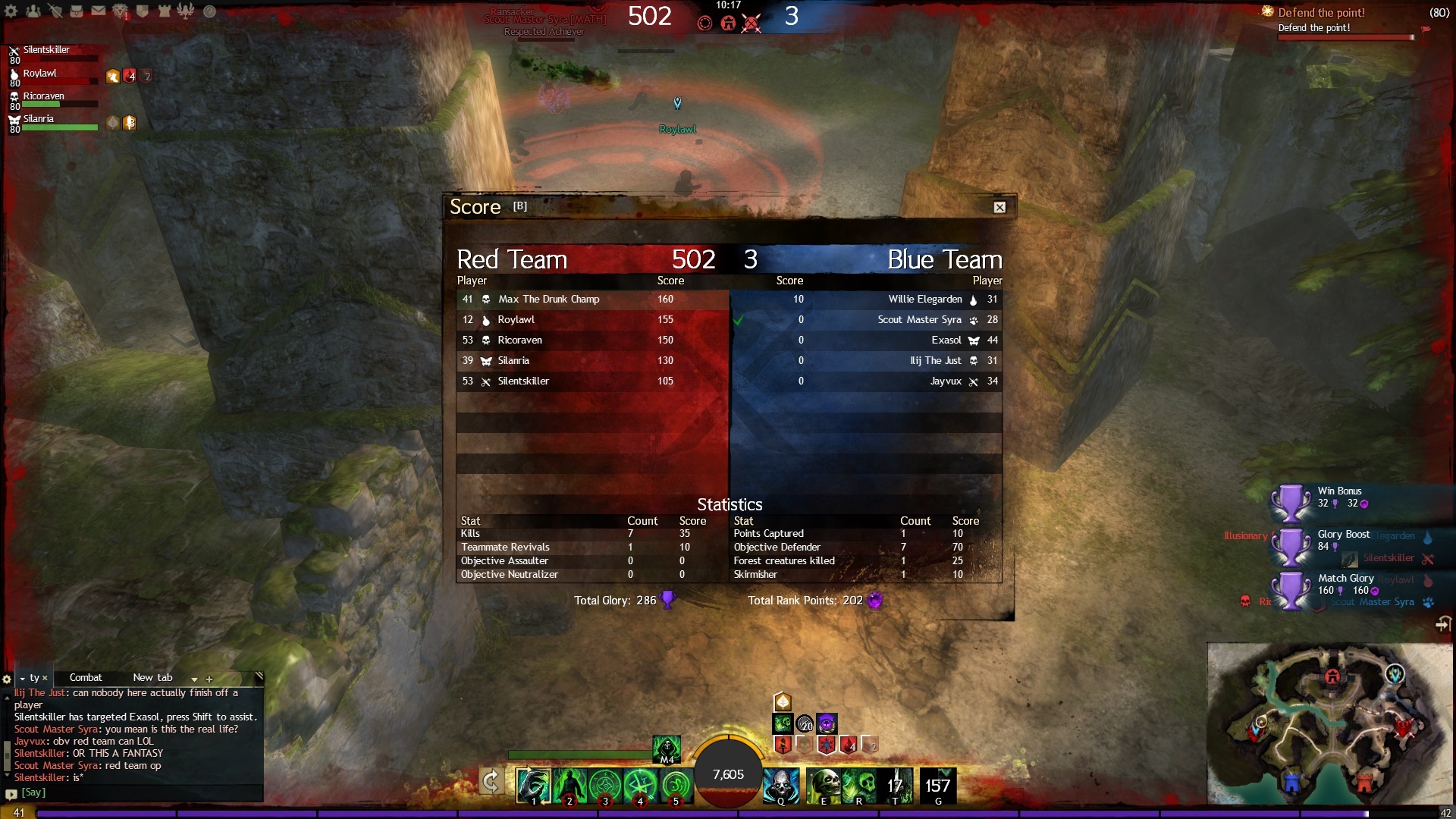Select Willie Elegarden in Blue Team list
Image resolution: width=1456 pixels, height=819 pixels.
pos(924,300)
